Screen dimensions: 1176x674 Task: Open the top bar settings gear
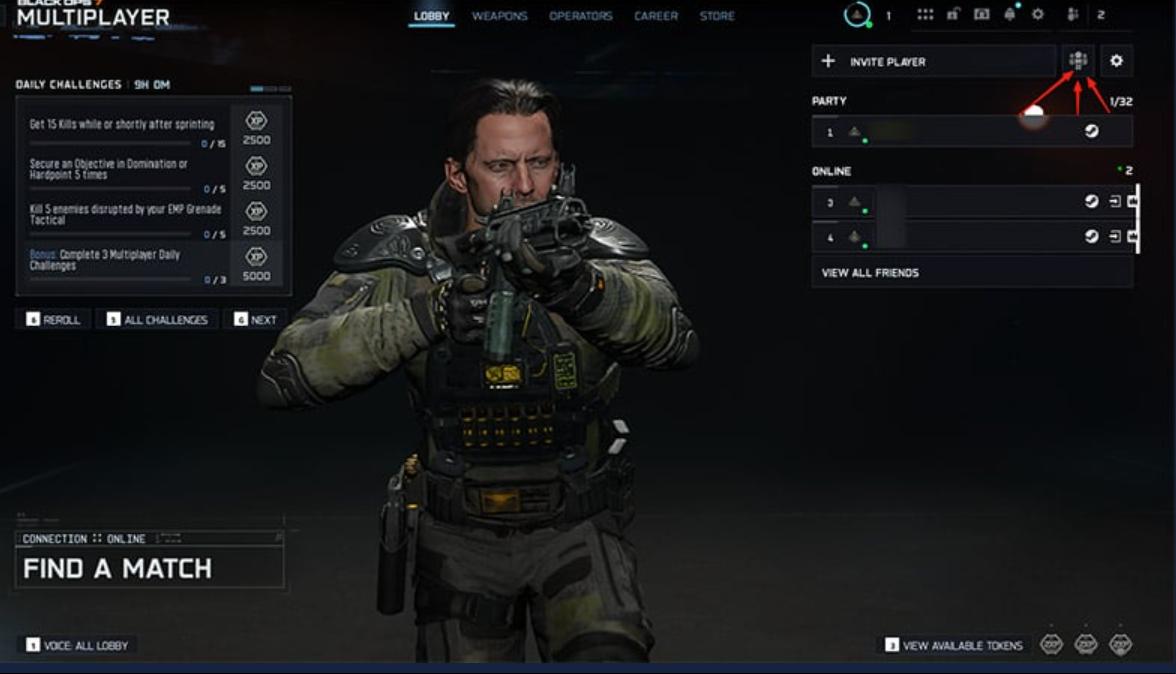[x=1038, y=15]
